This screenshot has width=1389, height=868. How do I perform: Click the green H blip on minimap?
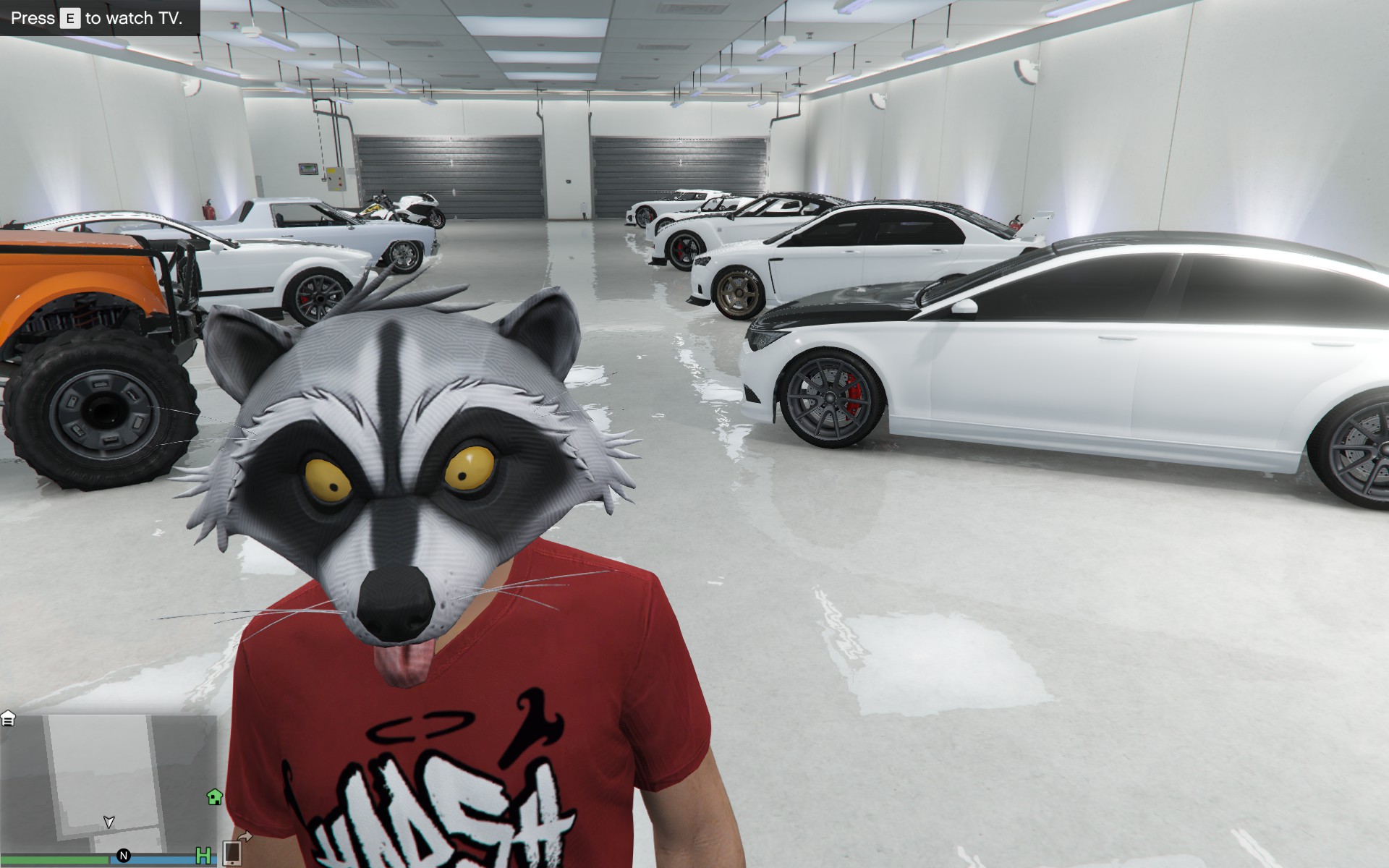[x=204, y=857]
